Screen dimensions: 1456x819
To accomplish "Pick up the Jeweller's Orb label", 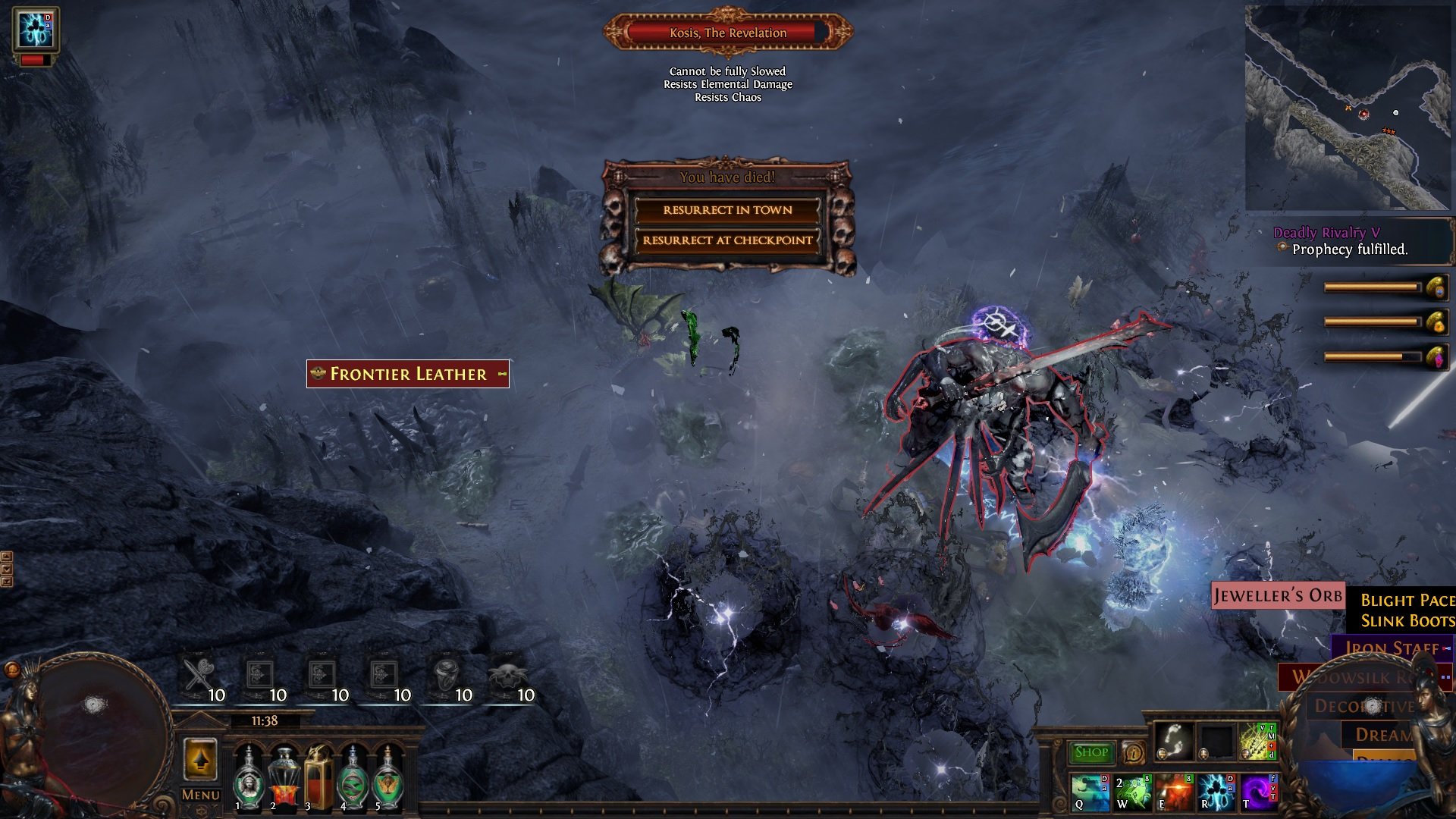I will click(1278, 596).
